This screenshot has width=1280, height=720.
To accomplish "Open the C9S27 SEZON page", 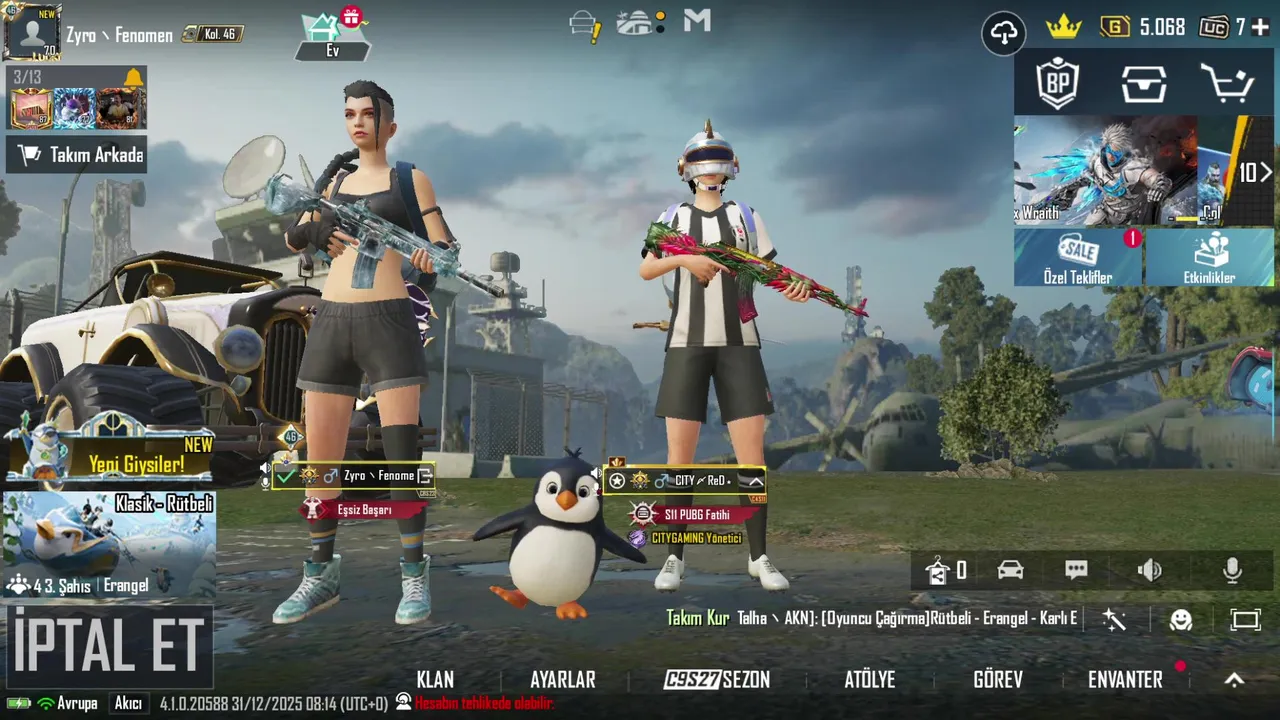I will click(x=717, y=680).
